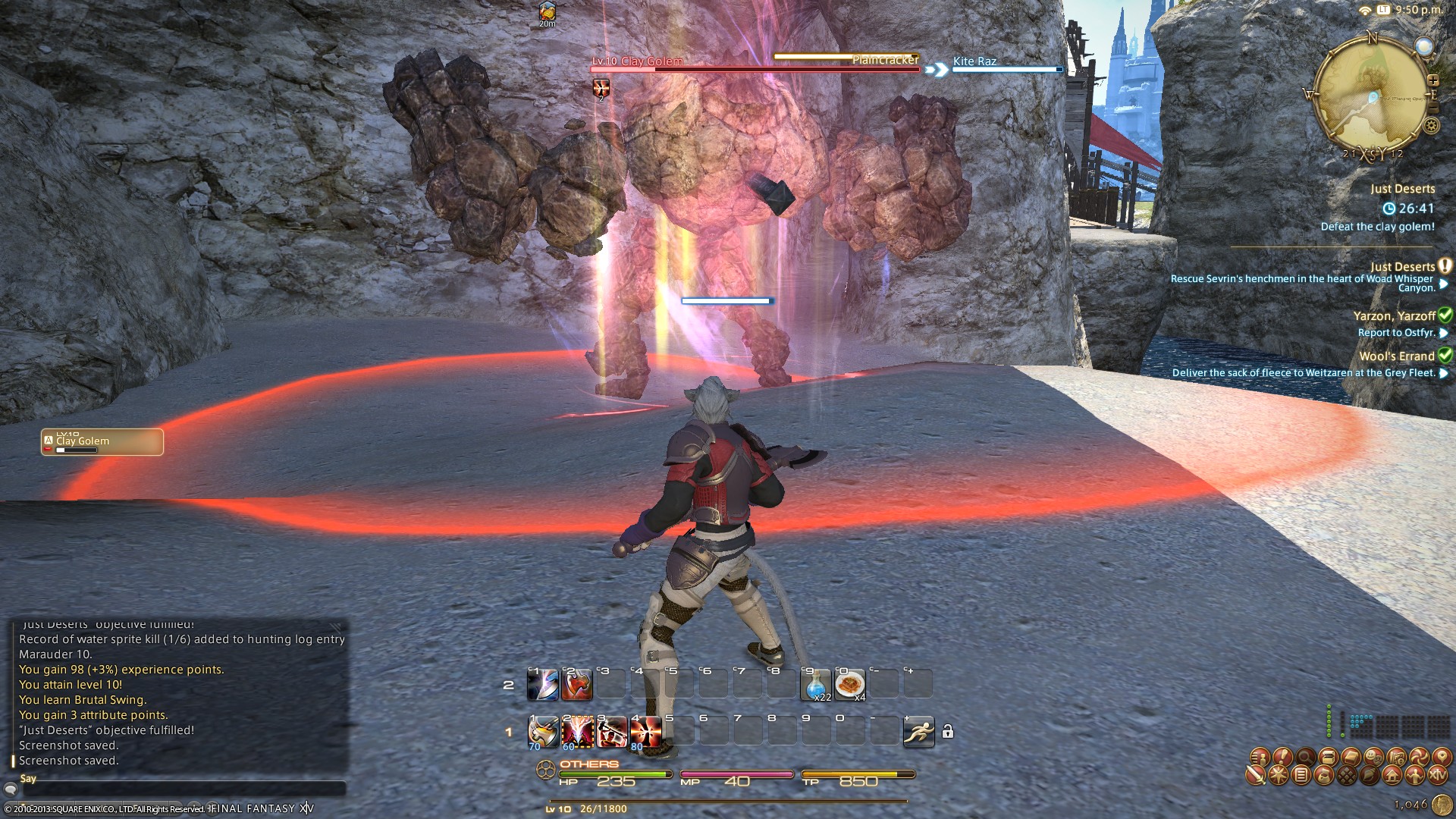This screenshot has height=819, width=1456.
Task: Open the XIV system menu icon
Action: point(1437,776)
